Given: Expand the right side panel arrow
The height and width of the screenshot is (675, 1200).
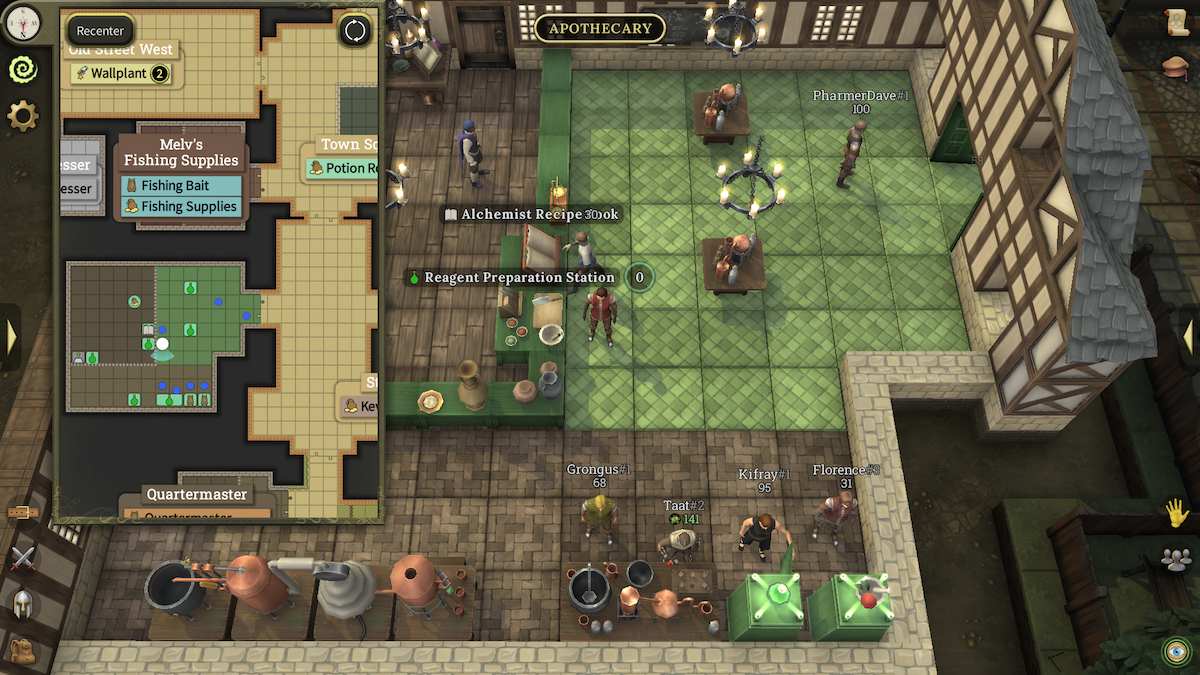Looking at the screenshot, I should click(1188, 337).
